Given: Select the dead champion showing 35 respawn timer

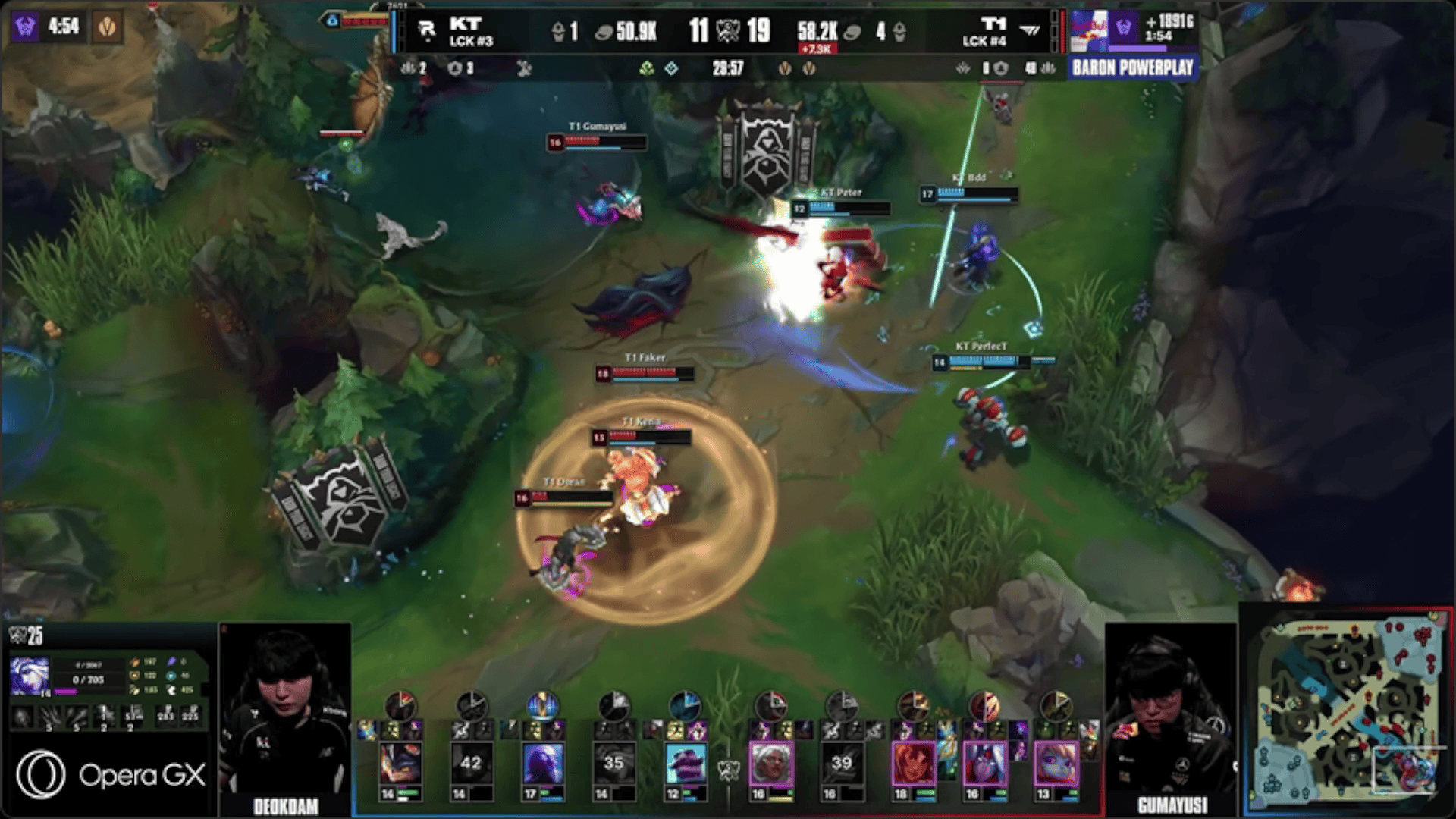Looking at the screenshot, I should pyautogui.click(x=613, y=763).
